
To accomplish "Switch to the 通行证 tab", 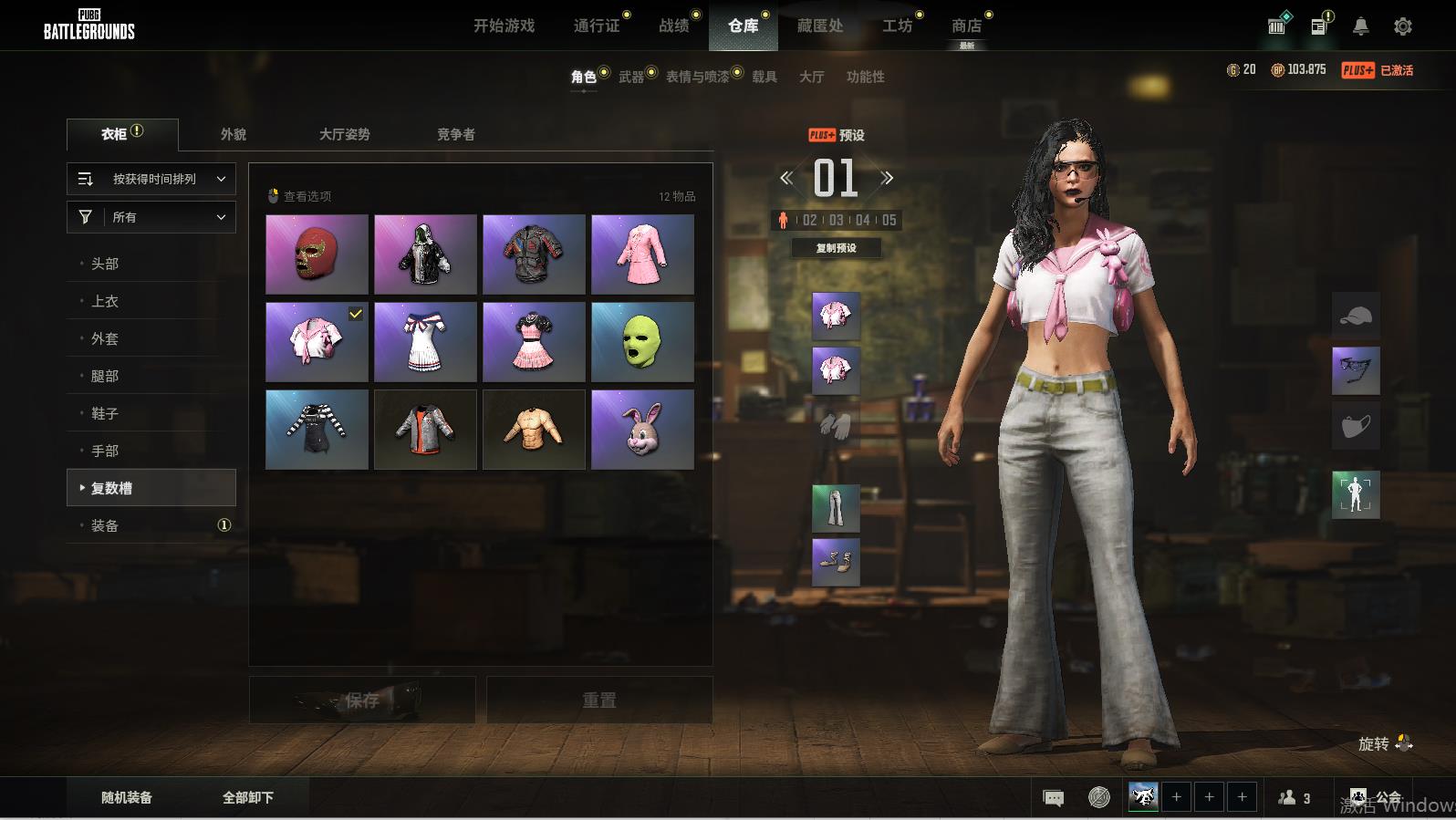I will [x=597, y=26].
